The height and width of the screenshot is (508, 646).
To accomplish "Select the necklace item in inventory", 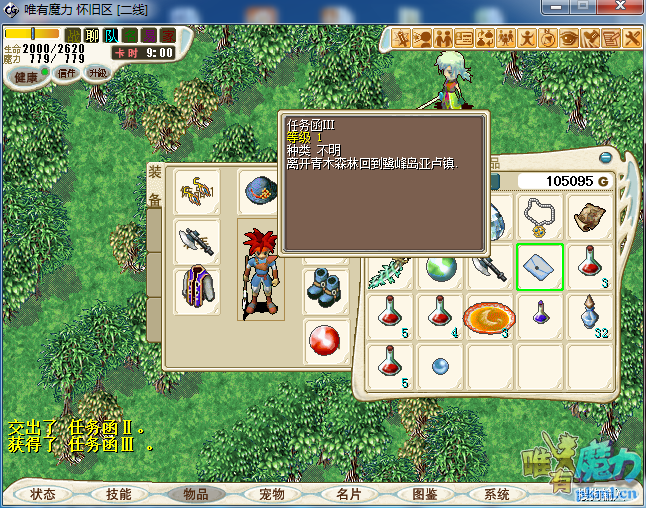I will 540,216.
